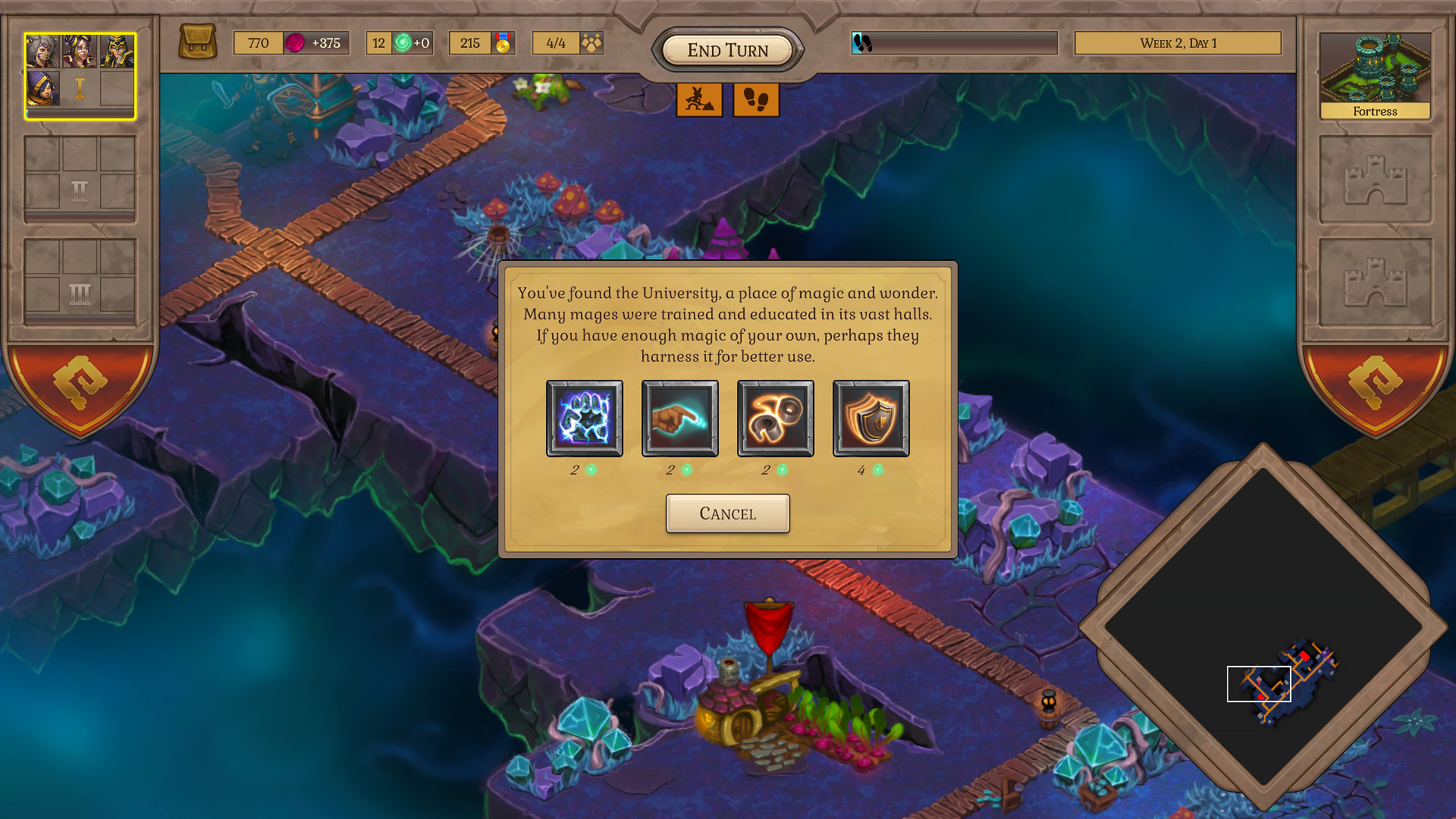Click the paw-print army capacity counter
This screenshot has width=1456, height=819.
pos(567,43)
